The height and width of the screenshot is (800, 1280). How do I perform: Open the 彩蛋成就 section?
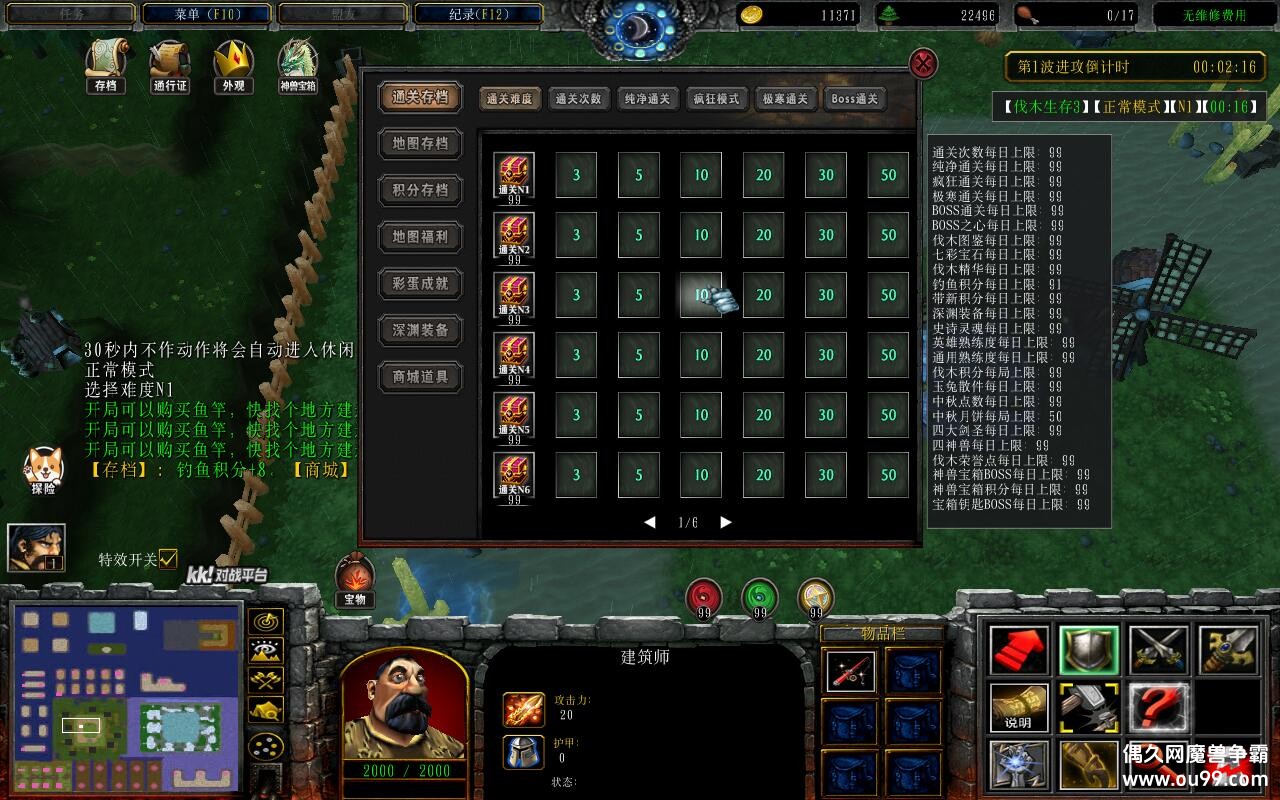(420, 283)
